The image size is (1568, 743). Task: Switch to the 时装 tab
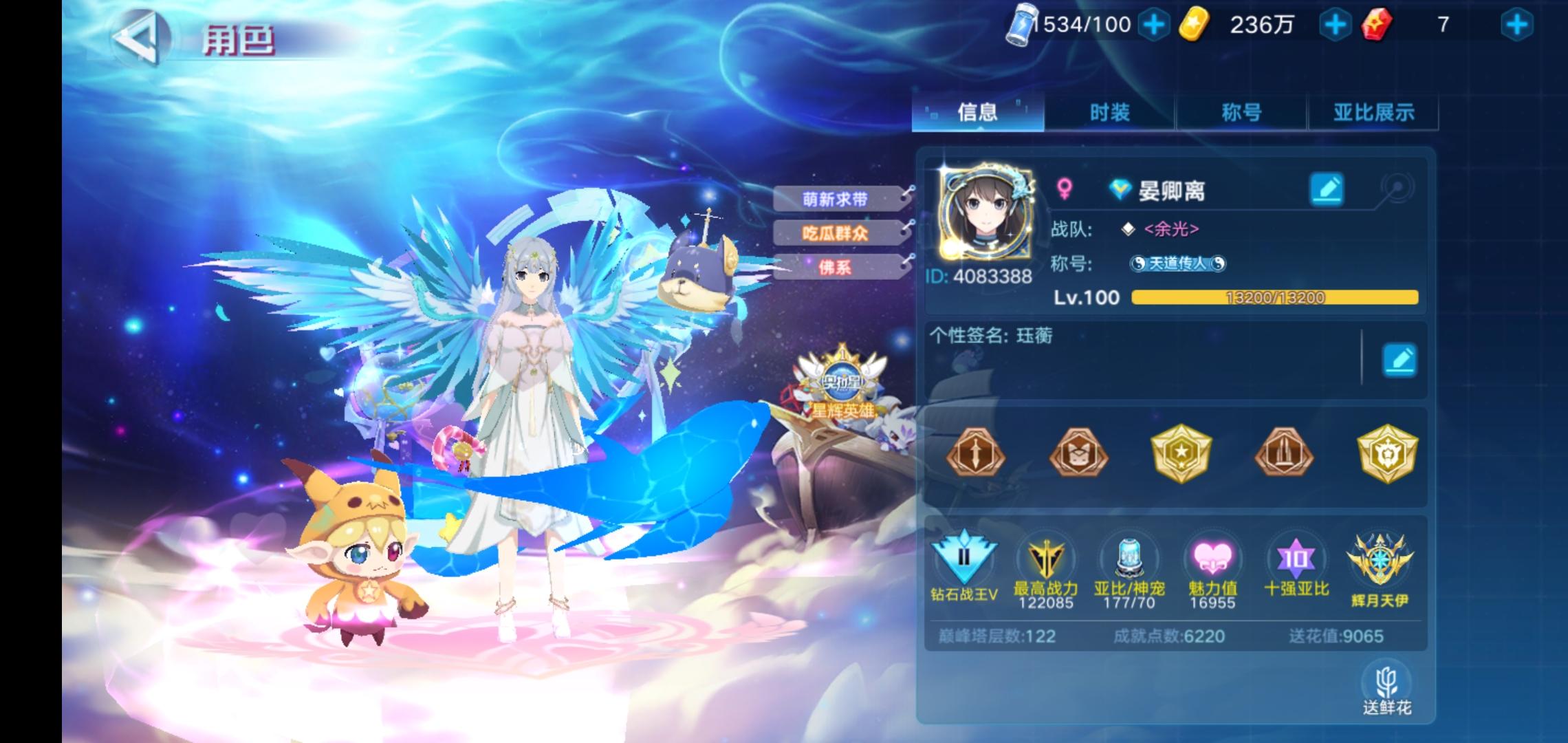tap(1110, 113)
